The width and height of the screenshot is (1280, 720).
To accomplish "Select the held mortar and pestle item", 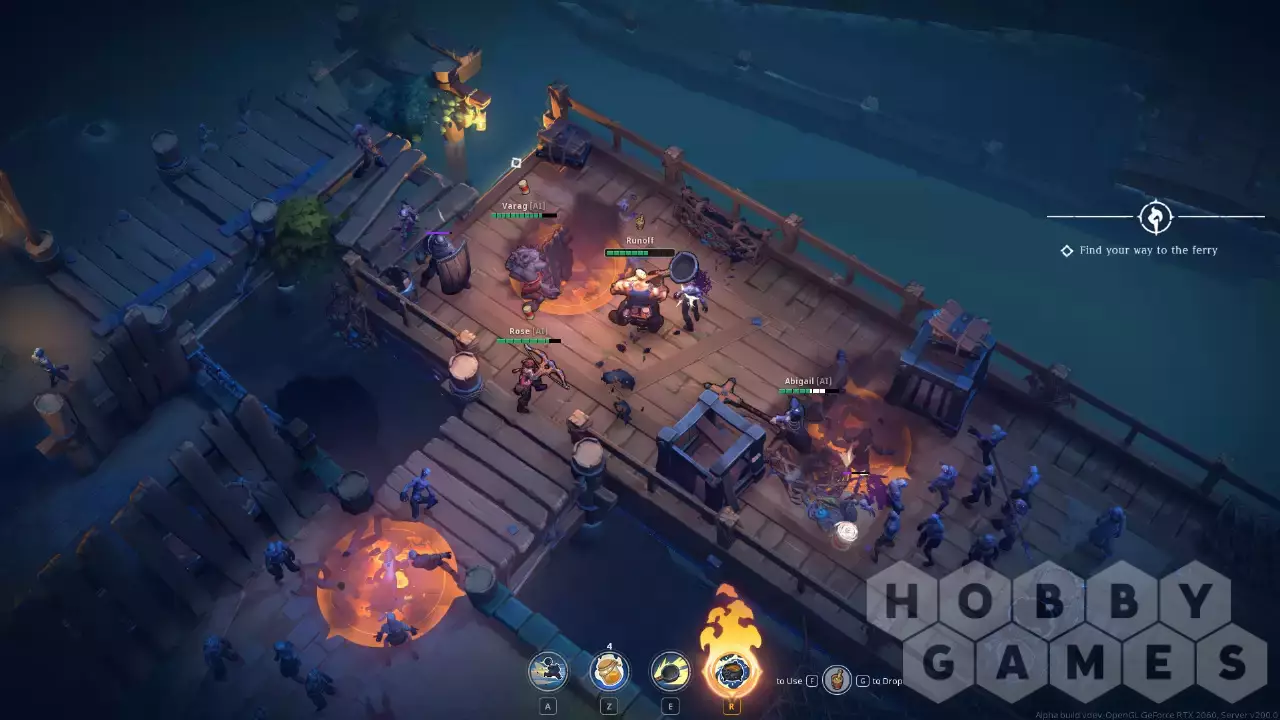I will (x=837, y=681).
